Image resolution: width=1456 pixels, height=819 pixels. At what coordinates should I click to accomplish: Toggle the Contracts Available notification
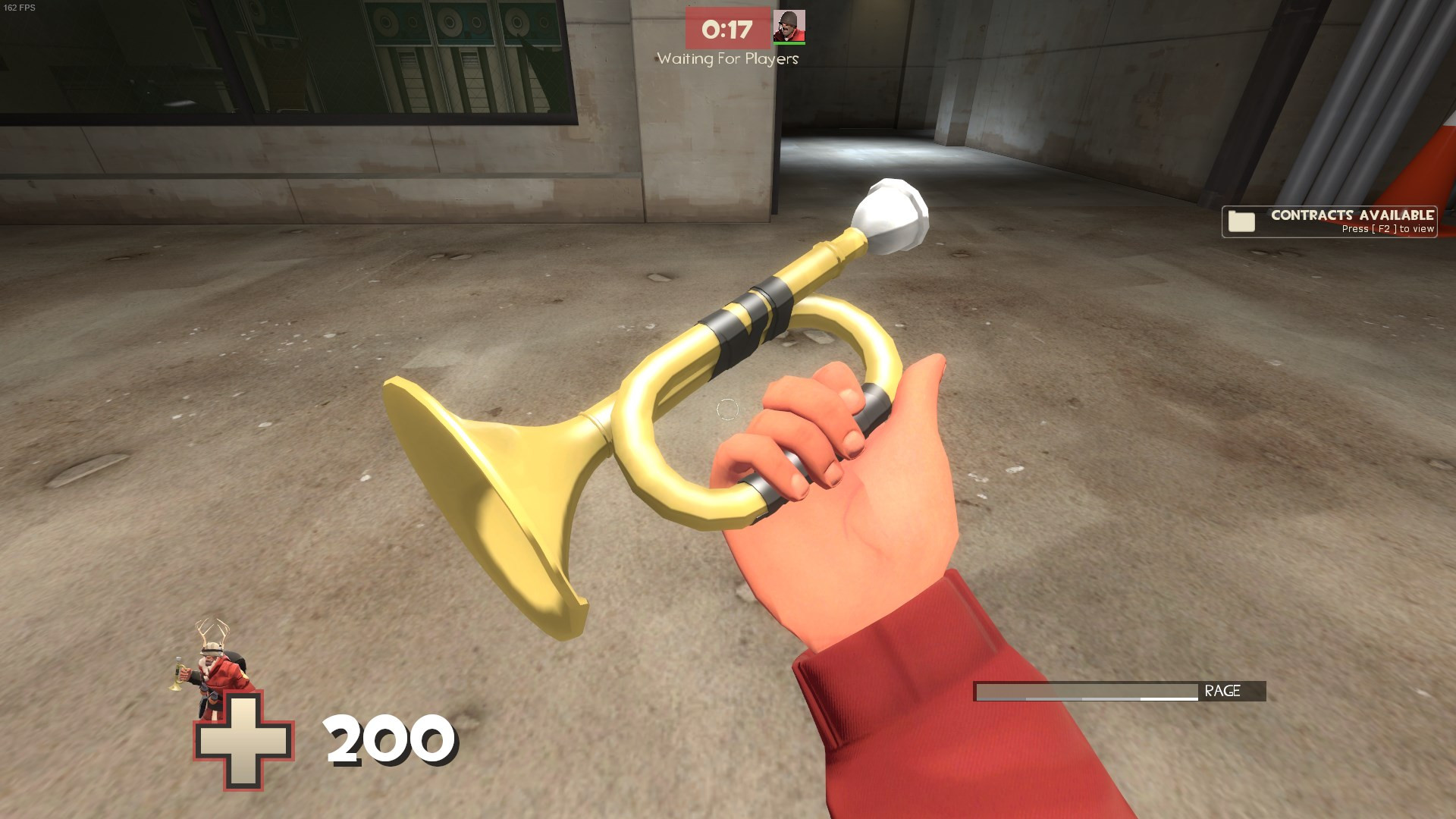tap(1329, 221)
